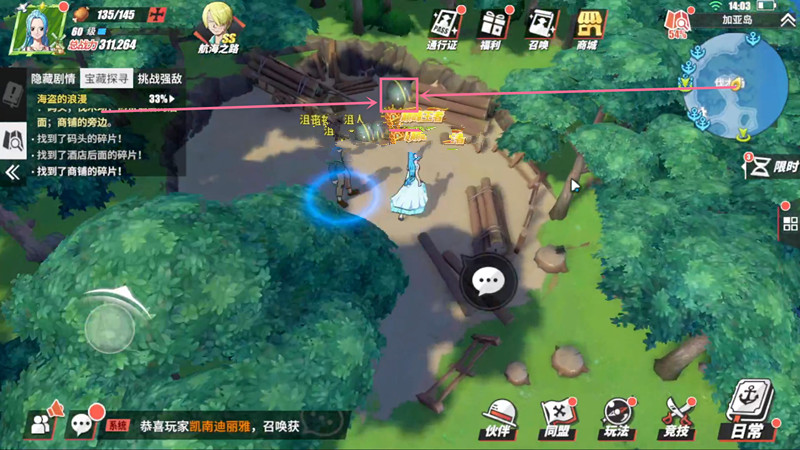Open the 日常 daily tasks book
Viewport: 800px width, 450px height.
pyautogui.click(x=747, y=412)
